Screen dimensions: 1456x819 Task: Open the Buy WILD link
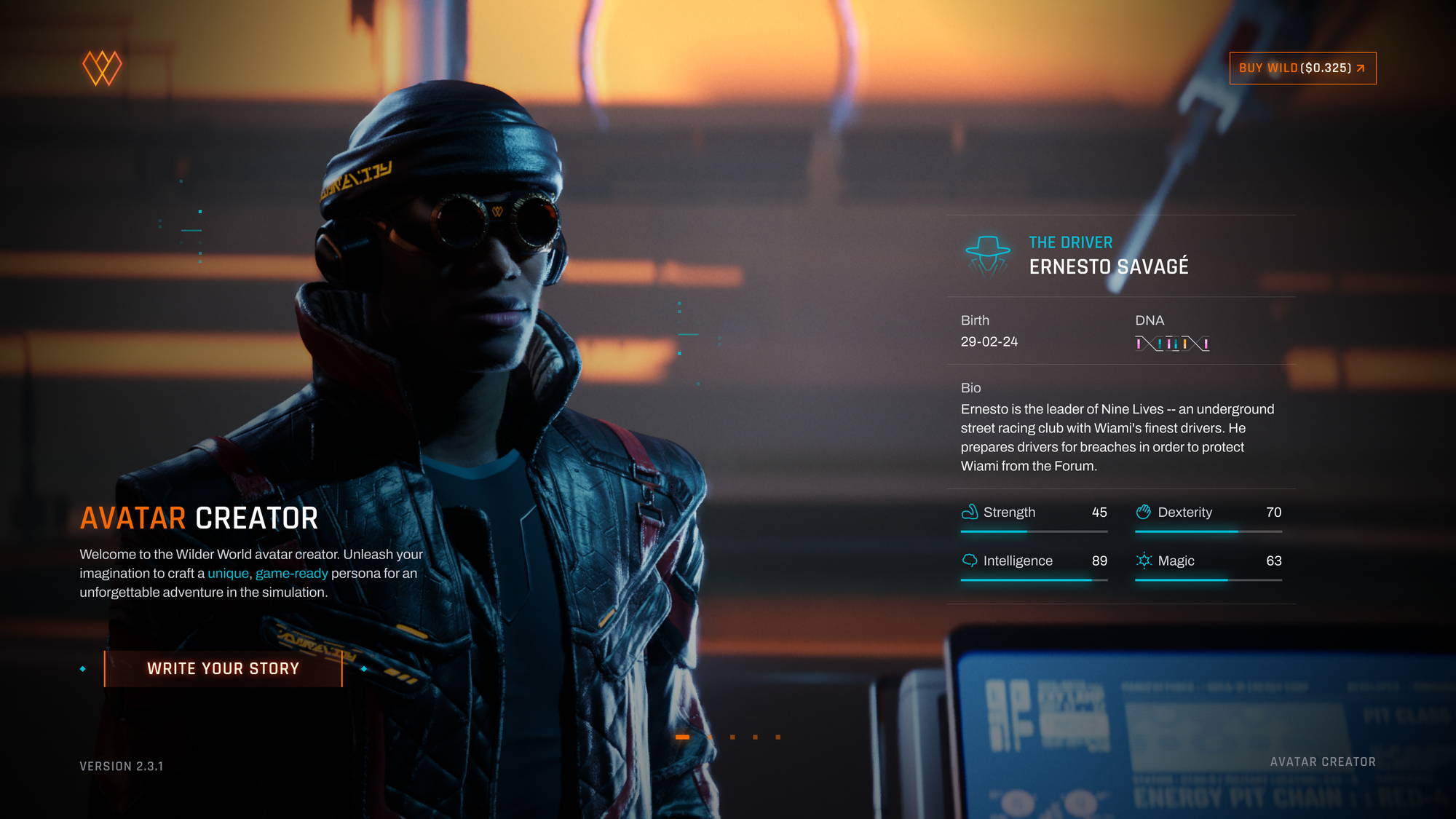click(1302, 68)
